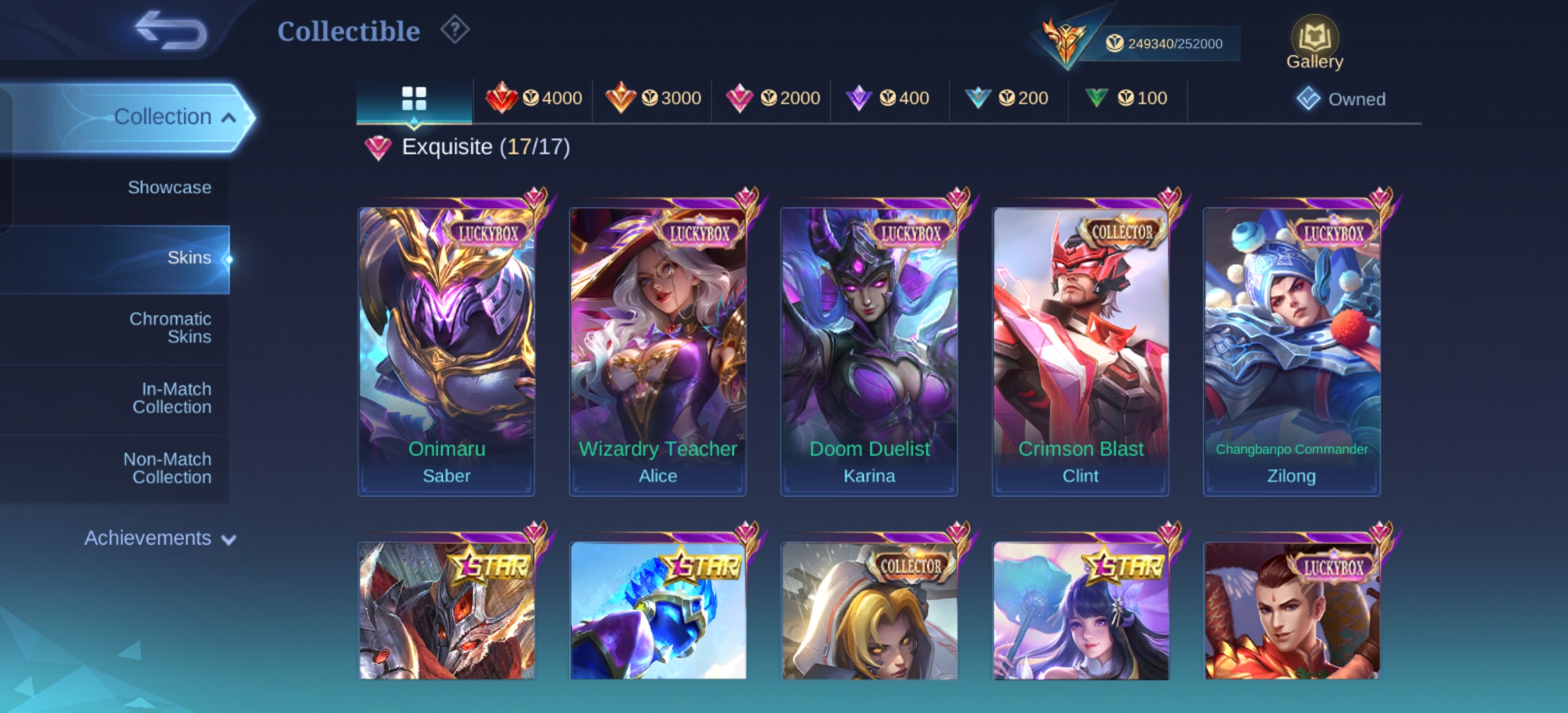
Task: Switch to the all-tiers grid tab
Action: (x=414, y=99)
